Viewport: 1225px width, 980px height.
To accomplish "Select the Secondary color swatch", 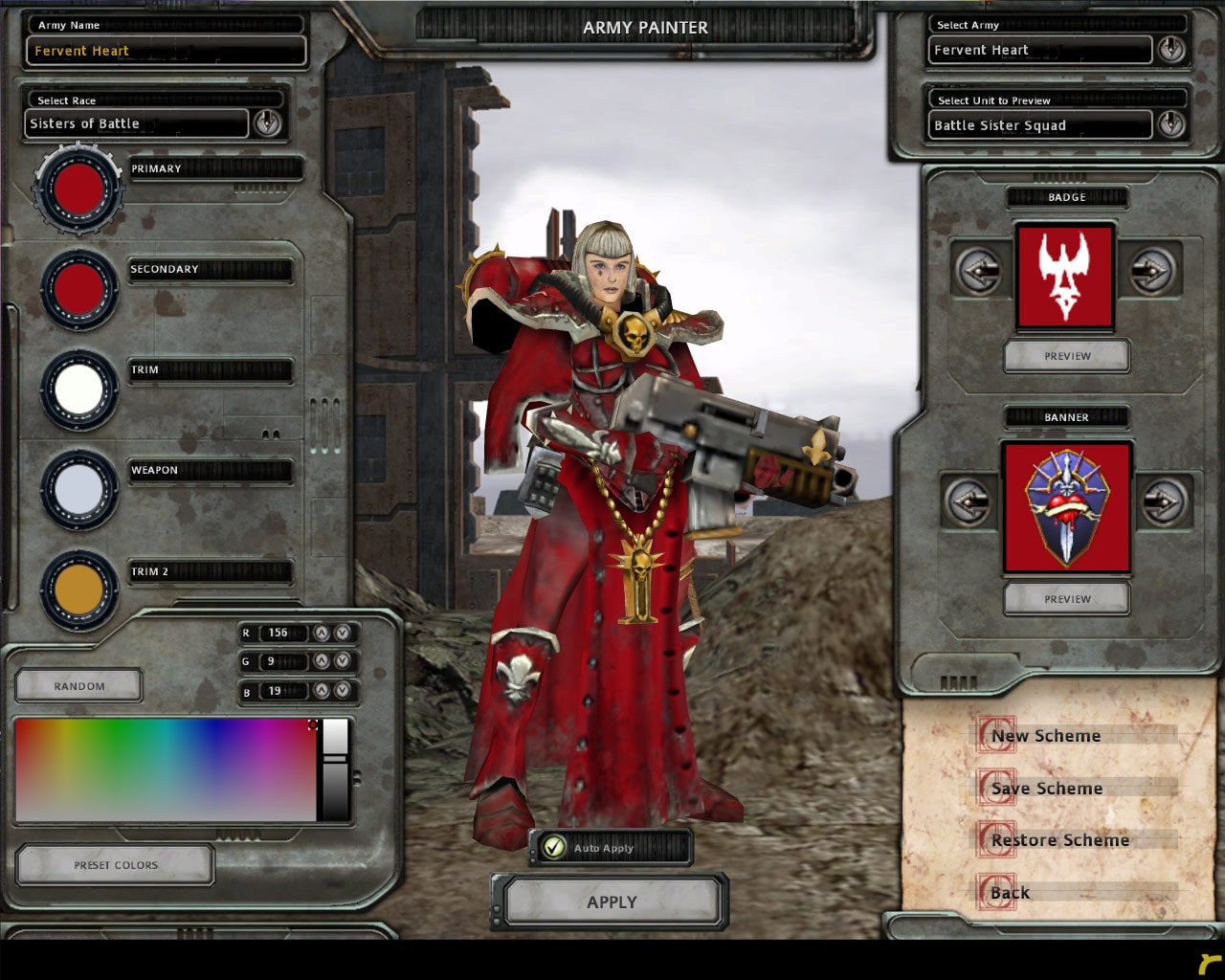I will pos(79,288).
